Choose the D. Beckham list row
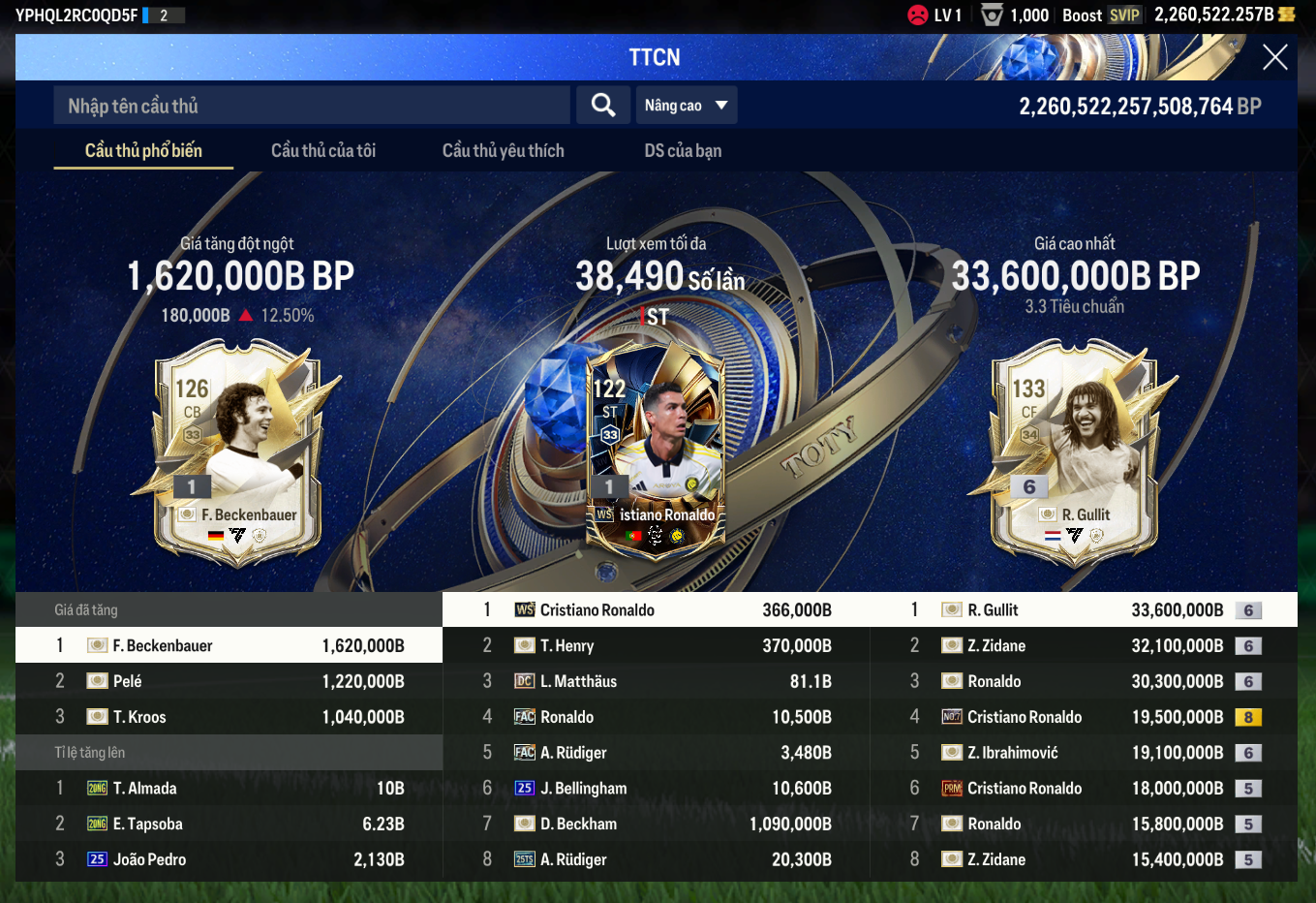 pos(656,825)
